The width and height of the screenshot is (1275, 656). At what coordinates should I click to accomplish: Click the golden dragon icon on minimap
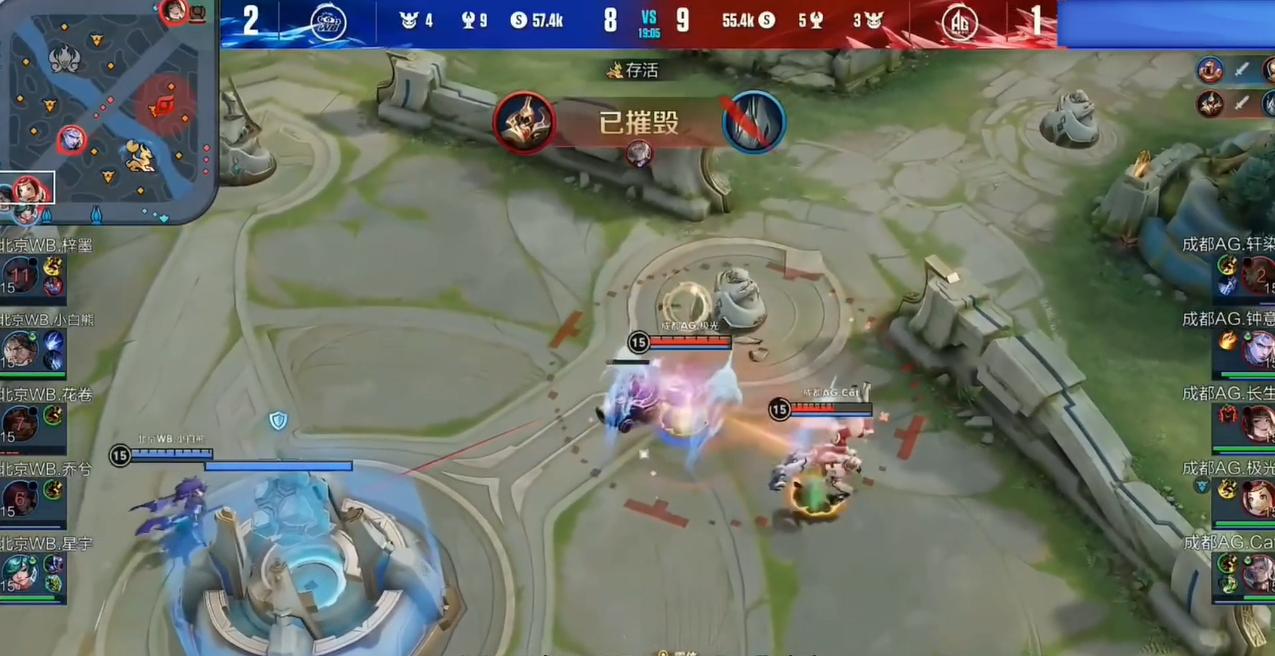click(138, 155)
